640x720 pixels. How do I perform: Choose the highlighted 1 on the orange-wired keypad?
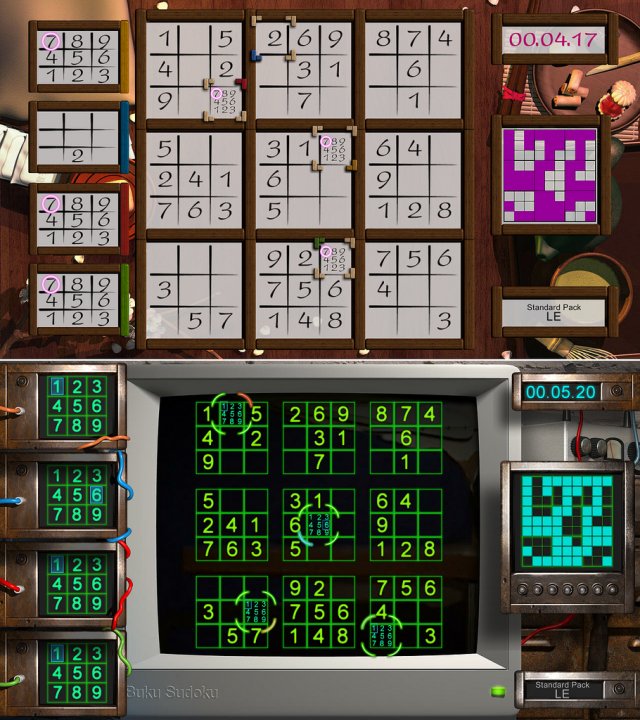pyautogui.click(x=57, y=386)
